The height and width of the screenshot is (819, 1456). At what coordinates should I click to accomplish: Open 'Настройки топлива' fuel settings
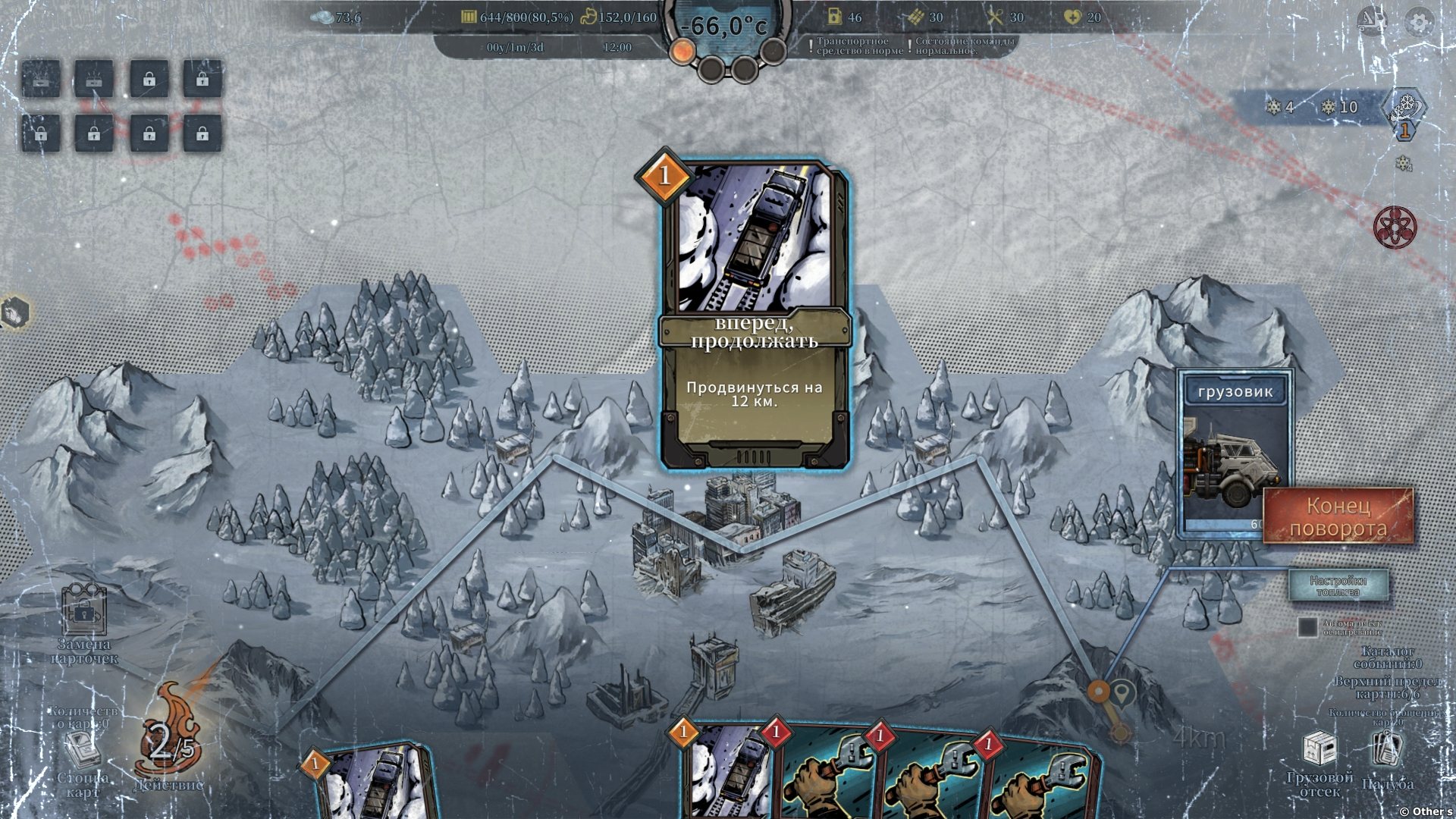click(1338, 585)
